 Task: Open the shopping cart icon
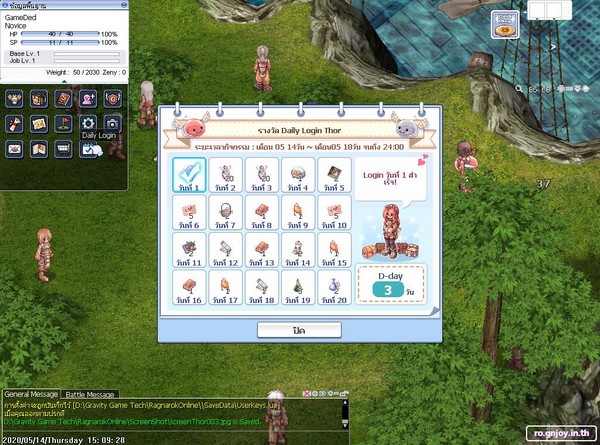pos(64,148)
